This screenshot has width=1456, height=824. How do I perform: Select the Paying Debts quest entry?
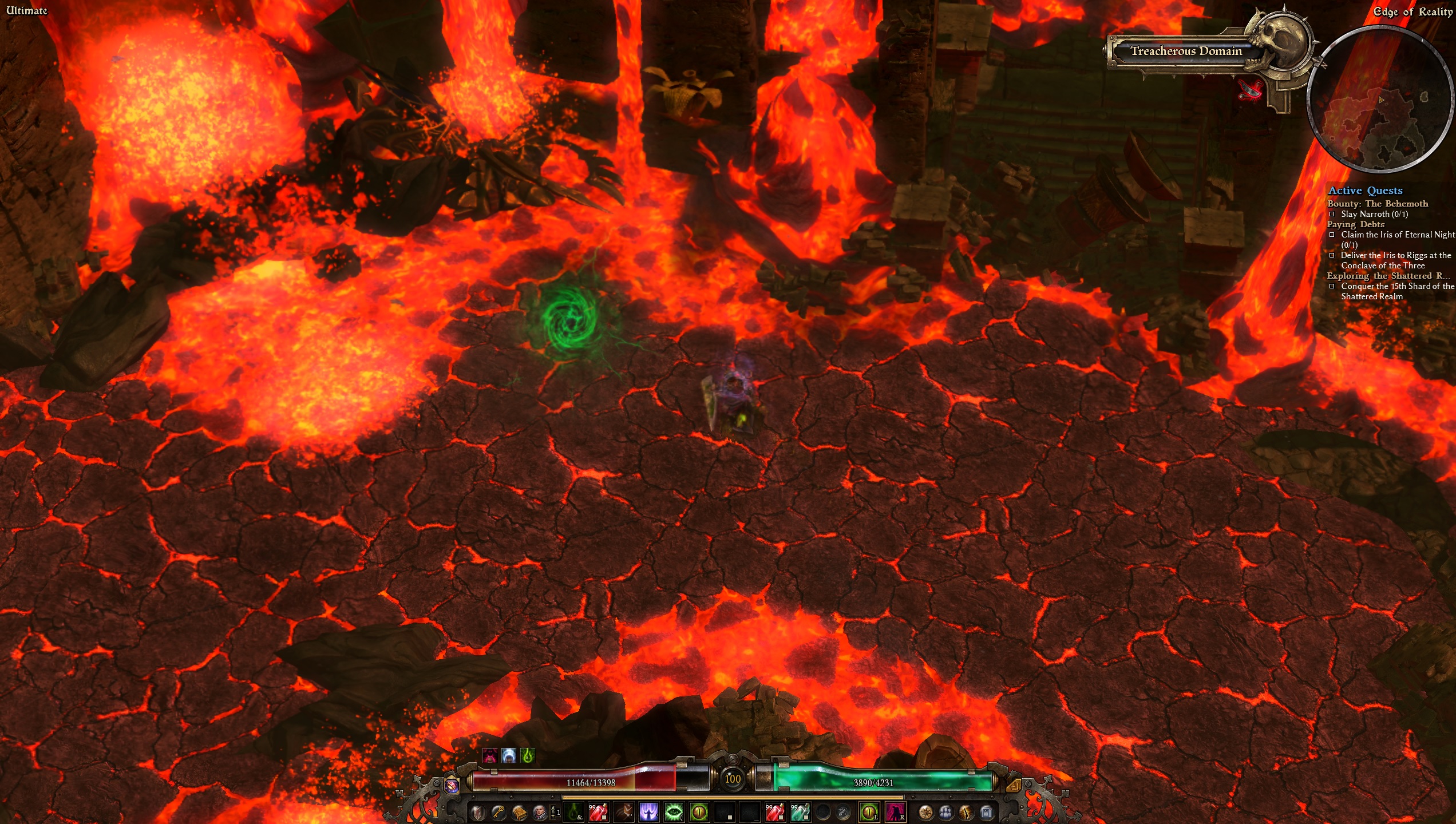coord(1355,224)
